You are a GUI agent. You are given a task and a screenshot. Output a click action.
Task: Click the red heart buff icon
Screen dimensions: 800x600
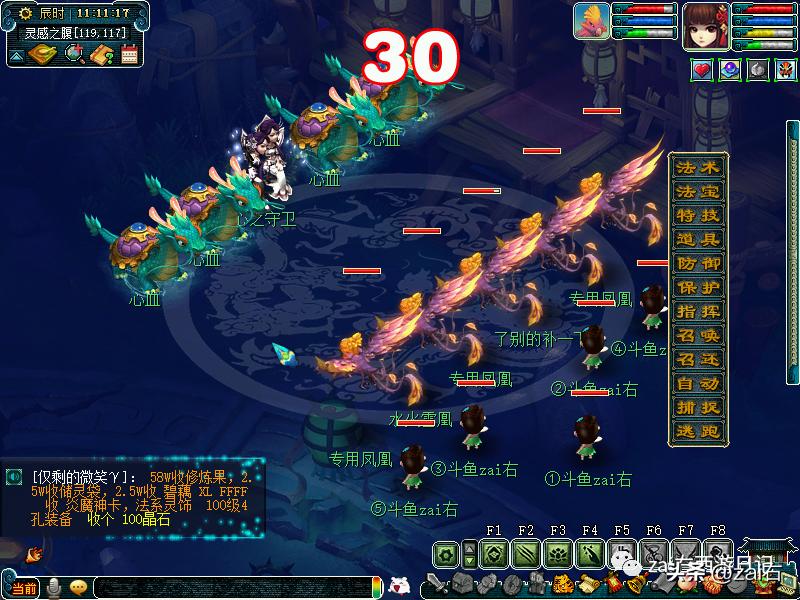pyautogui.click(x=703, y=70)
